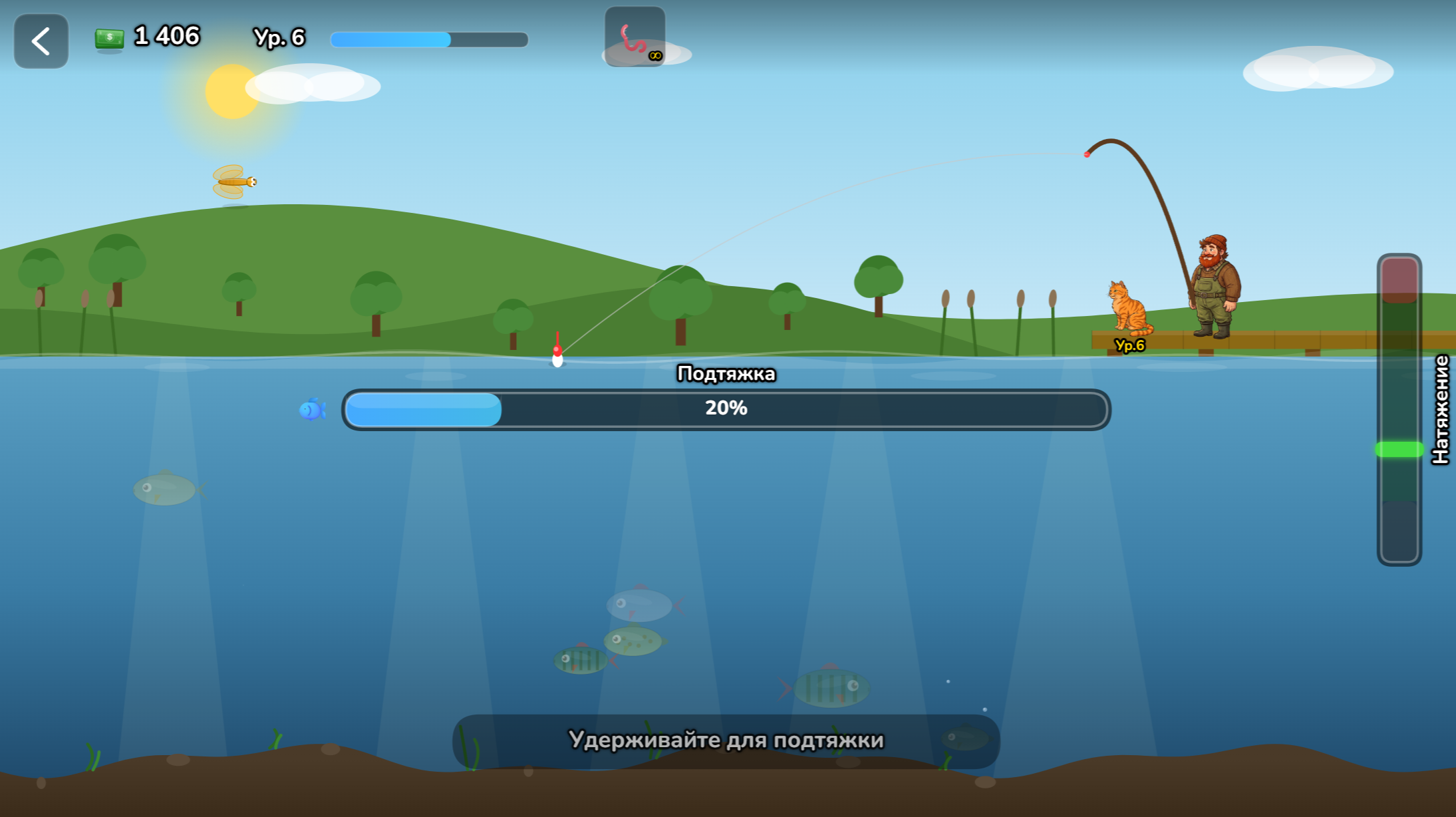
Task: Click the Ур.6 level badge near the cat
Action: [1129, 345]
